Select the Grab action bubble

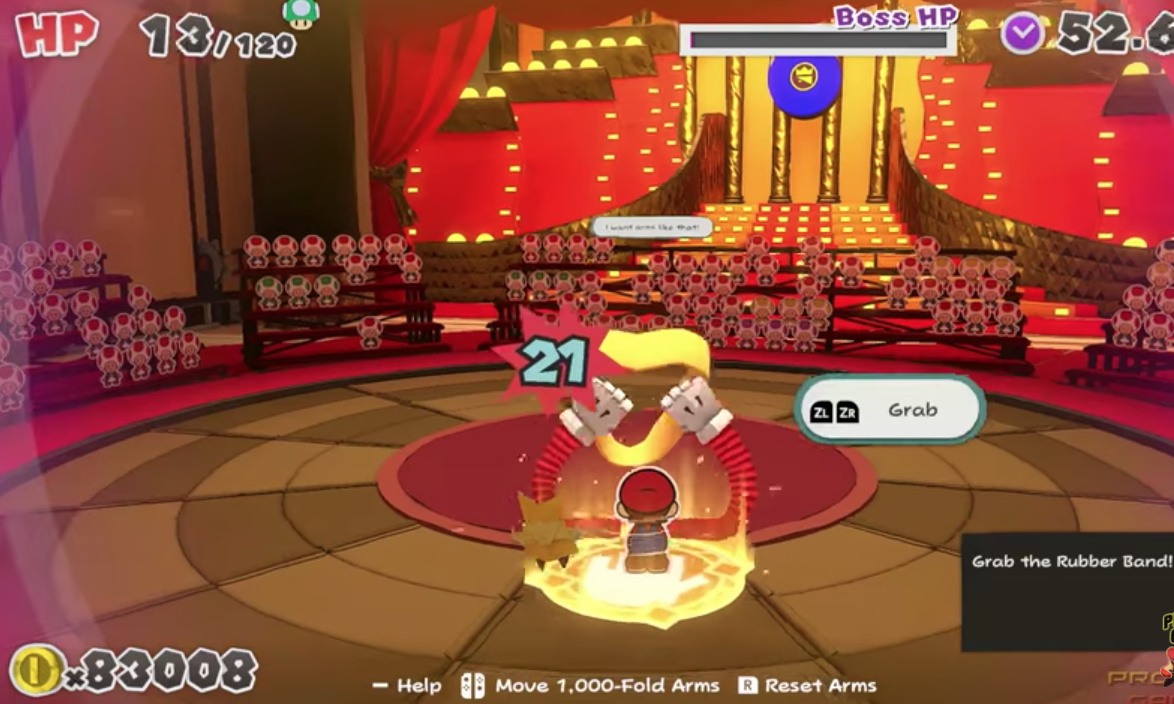889,410
